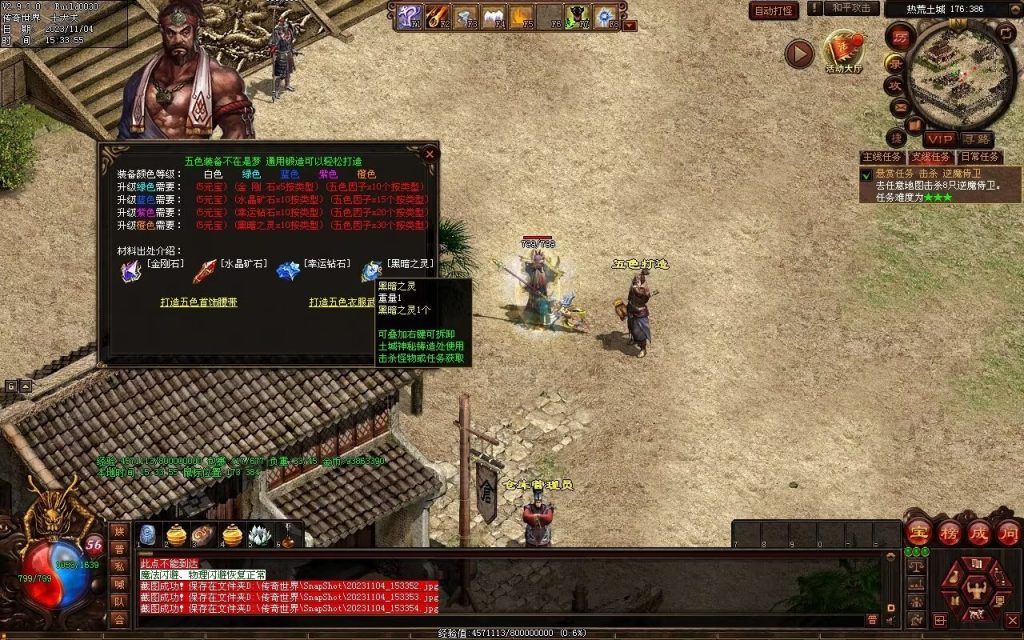Switch to the 支线任务 quest tab
This screenshot has height=640, width=1024.
[x=930, y=157]
